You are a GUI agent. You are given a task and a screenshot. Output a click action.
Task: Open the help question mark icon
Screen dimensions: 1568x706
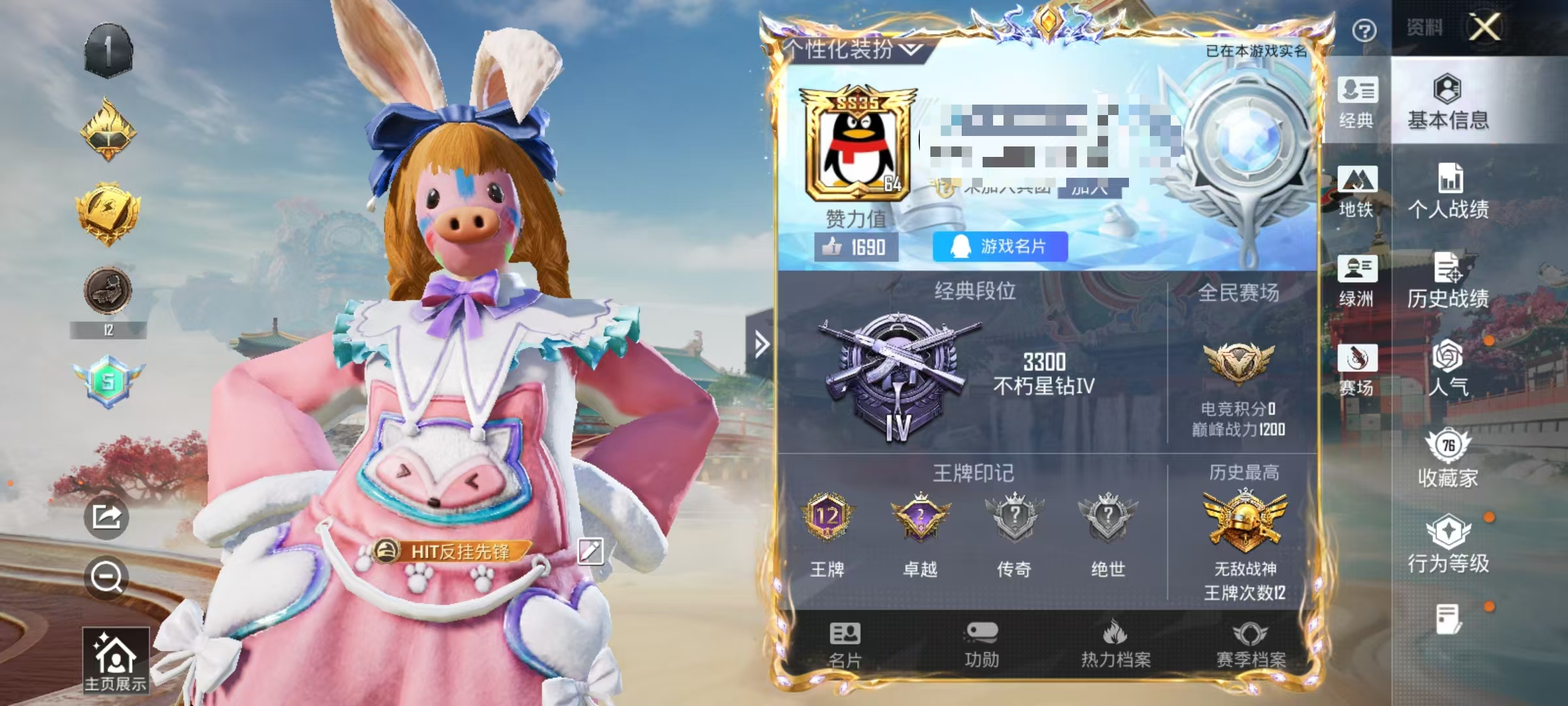pyautogui.click(x=1365, y=29)
